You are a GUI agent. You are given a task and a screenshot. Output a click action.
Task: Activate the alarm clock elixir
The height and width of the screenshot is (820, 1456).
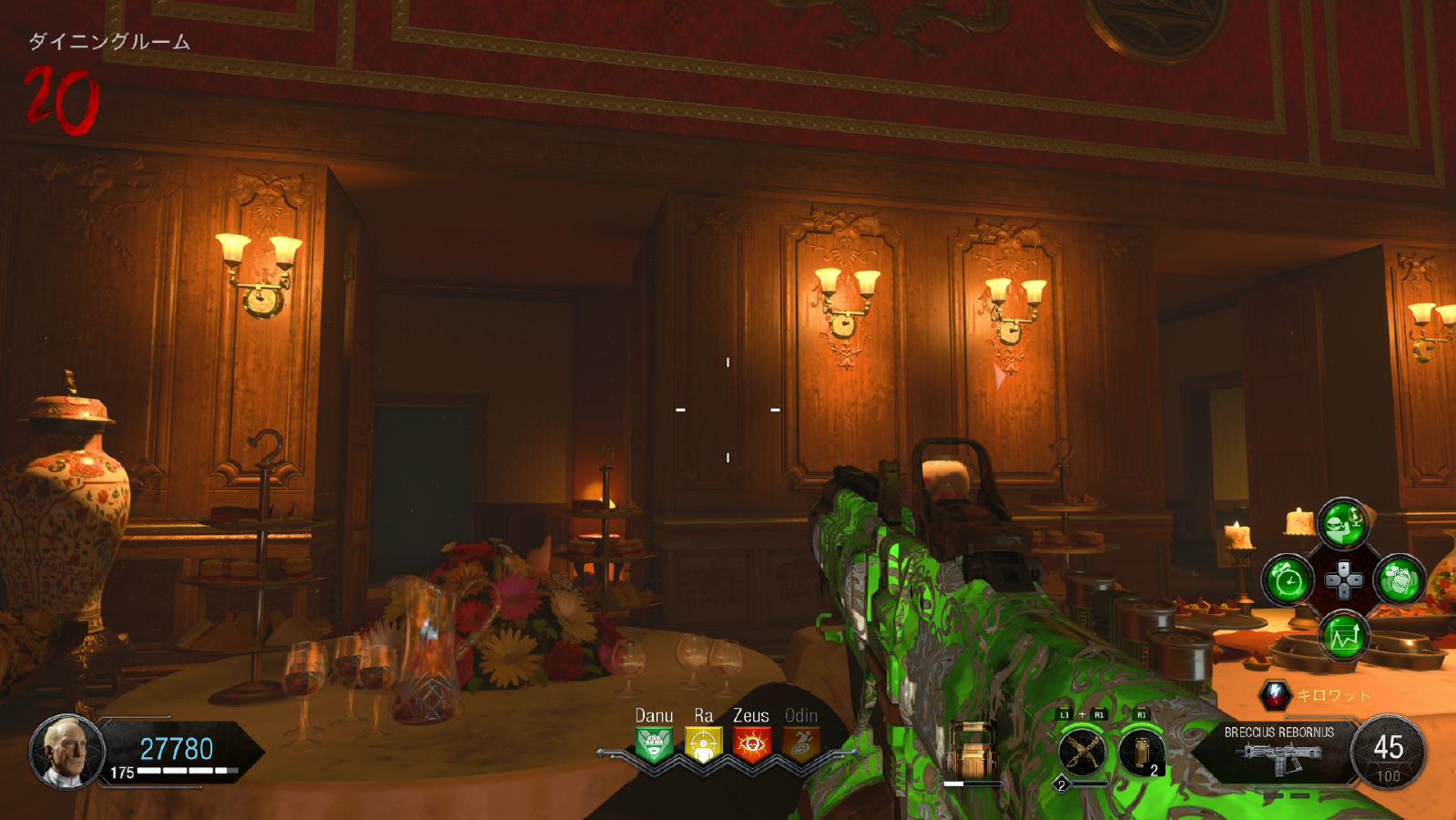1288,579
